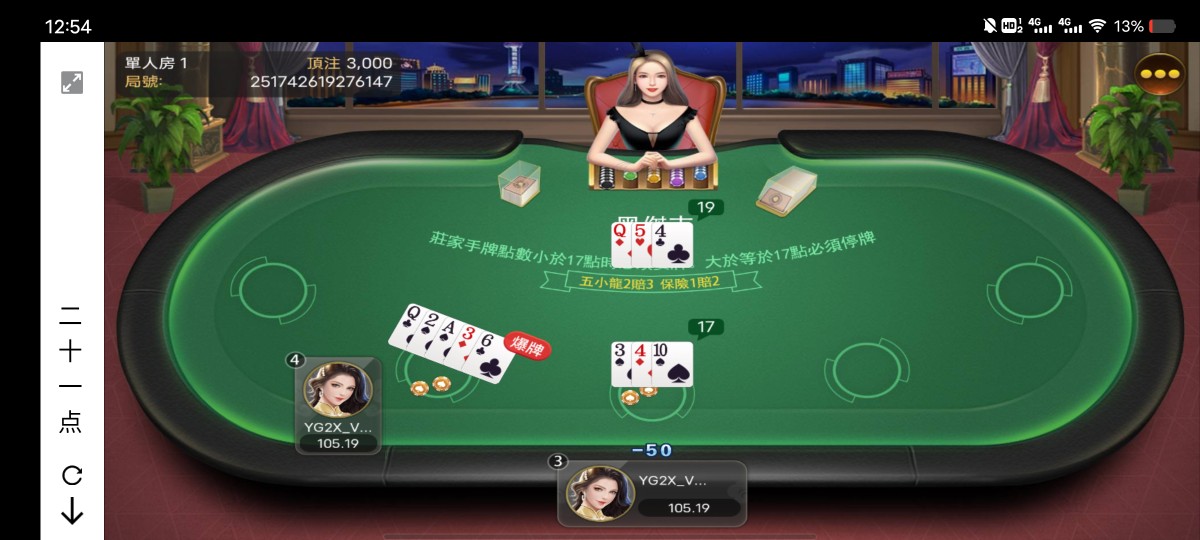This screenshot has width=1200, height=540.
Task: Open the gold three-dot menu button
Action: pos(1160,75)
